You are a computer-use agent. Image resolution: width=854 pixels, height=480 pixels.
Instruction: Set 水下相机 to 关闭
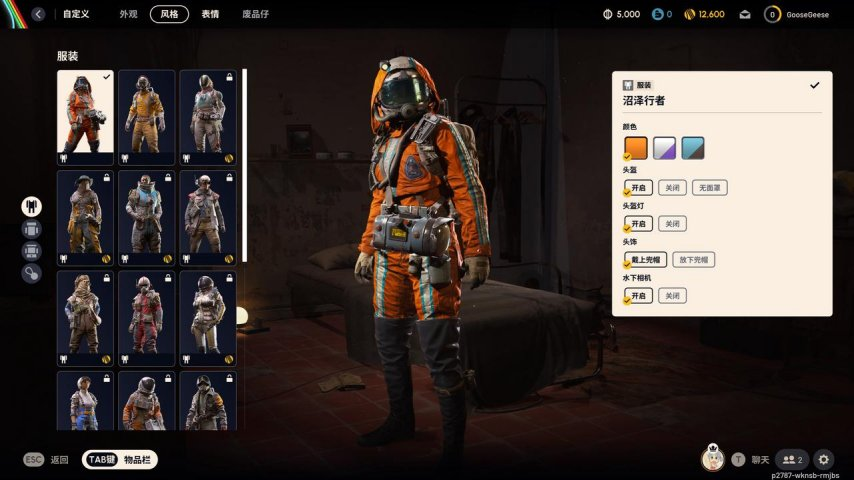[x=672, y=296]
